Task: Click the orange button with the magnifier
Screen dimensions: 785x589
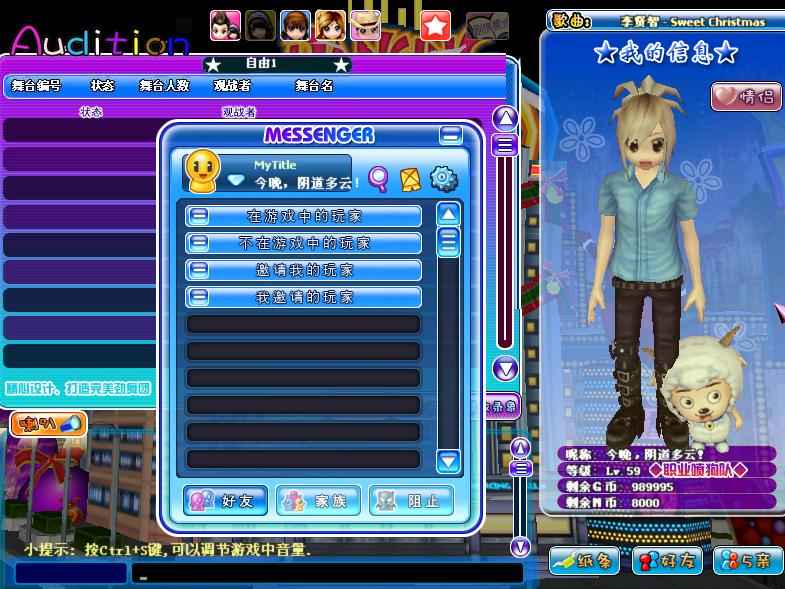Action: click(x=48, y=424)
